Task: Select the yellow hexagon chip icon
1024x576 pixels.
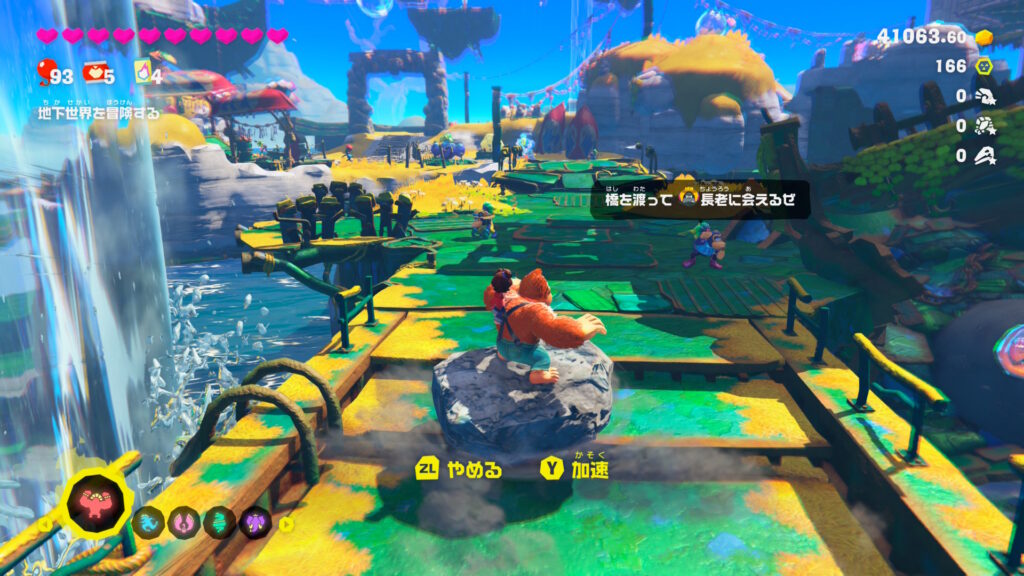Action: coord(984,66)
